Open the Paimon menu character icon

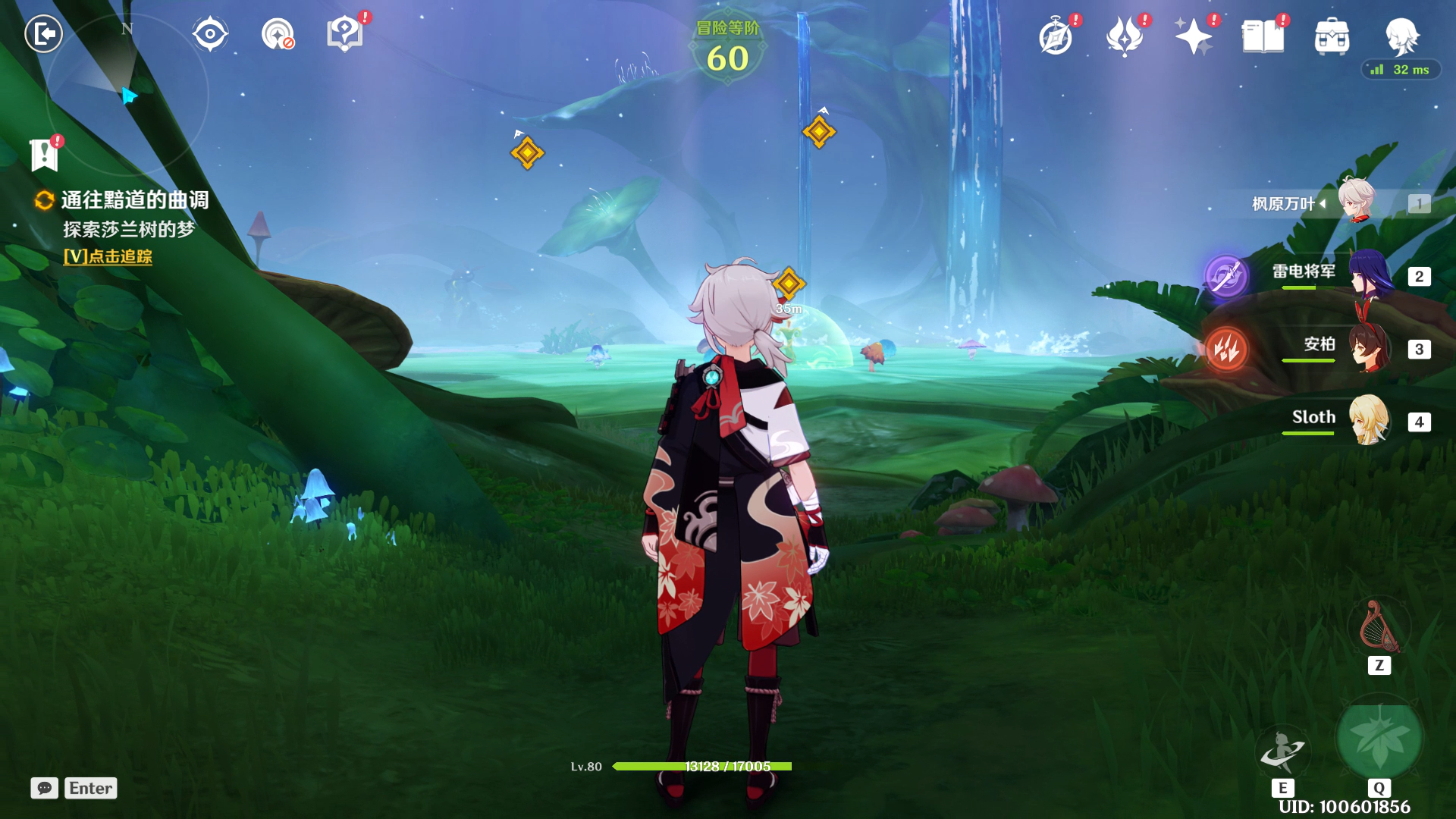1401,36
